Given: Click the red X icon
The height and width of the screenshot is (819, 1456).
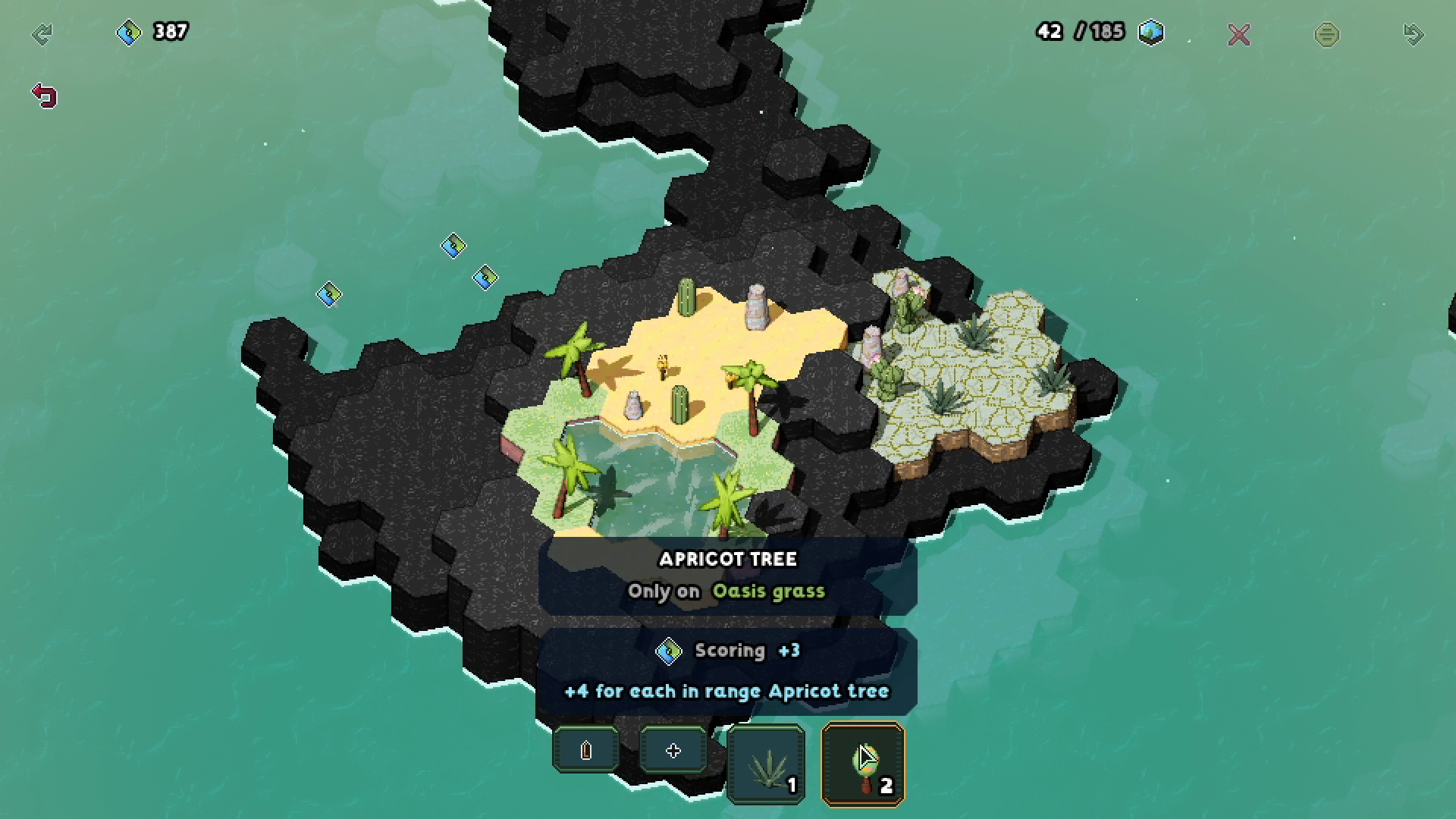Looking at the screenshot, I should (x=1238, y=35).
